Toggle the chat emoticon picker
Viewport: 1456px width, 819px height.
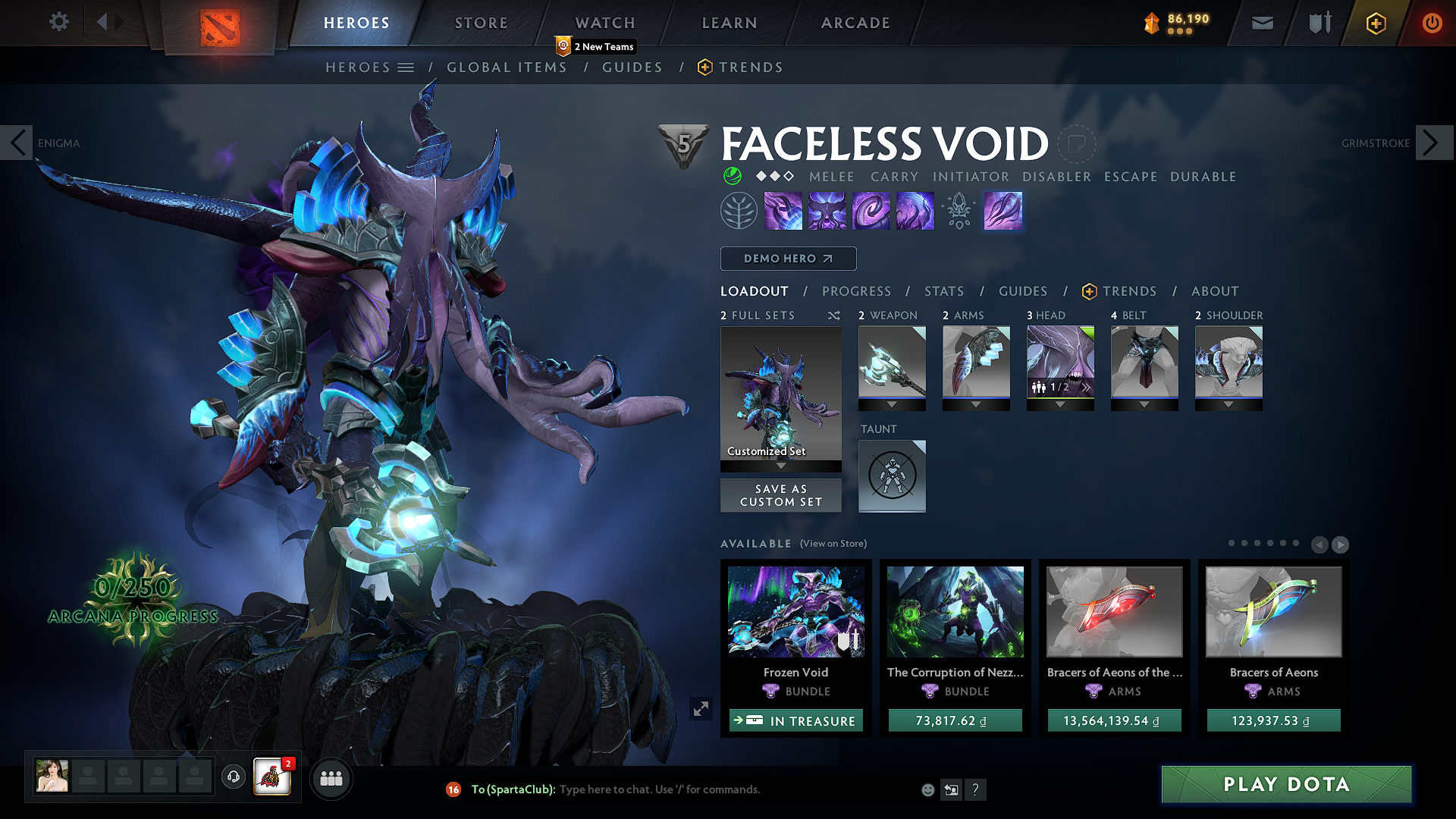click(927, 789)
